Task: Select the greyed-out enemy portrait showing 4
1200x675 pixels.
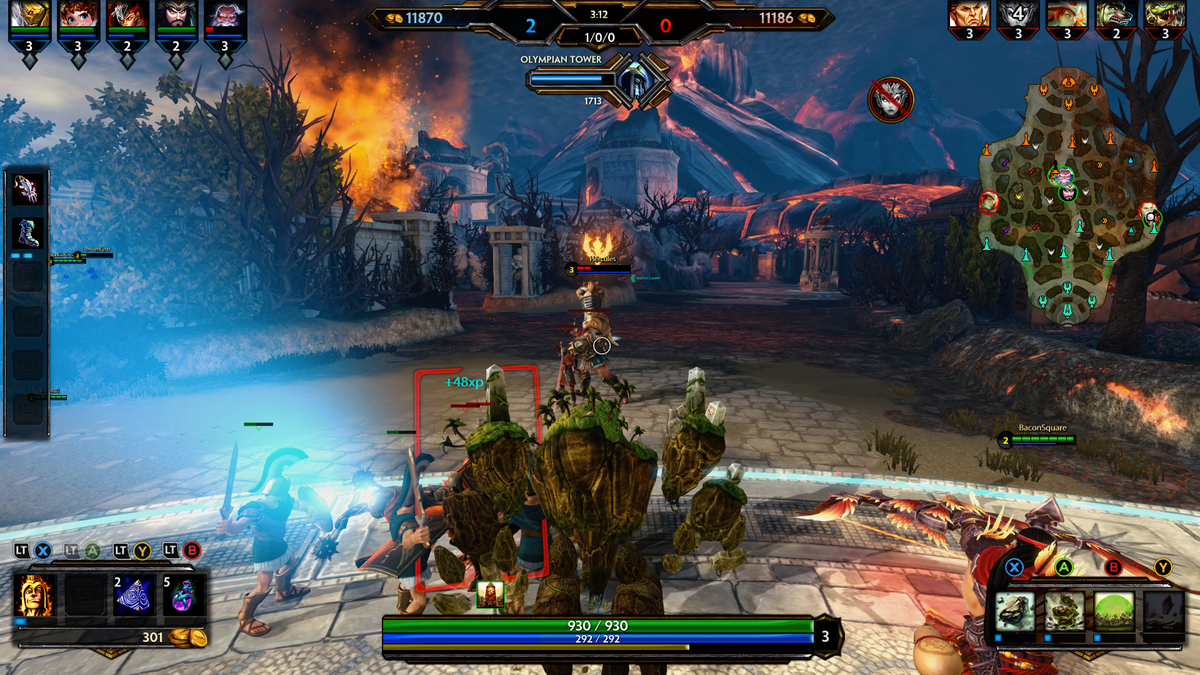Action: pyautogui.click(x=1018, y=14)
